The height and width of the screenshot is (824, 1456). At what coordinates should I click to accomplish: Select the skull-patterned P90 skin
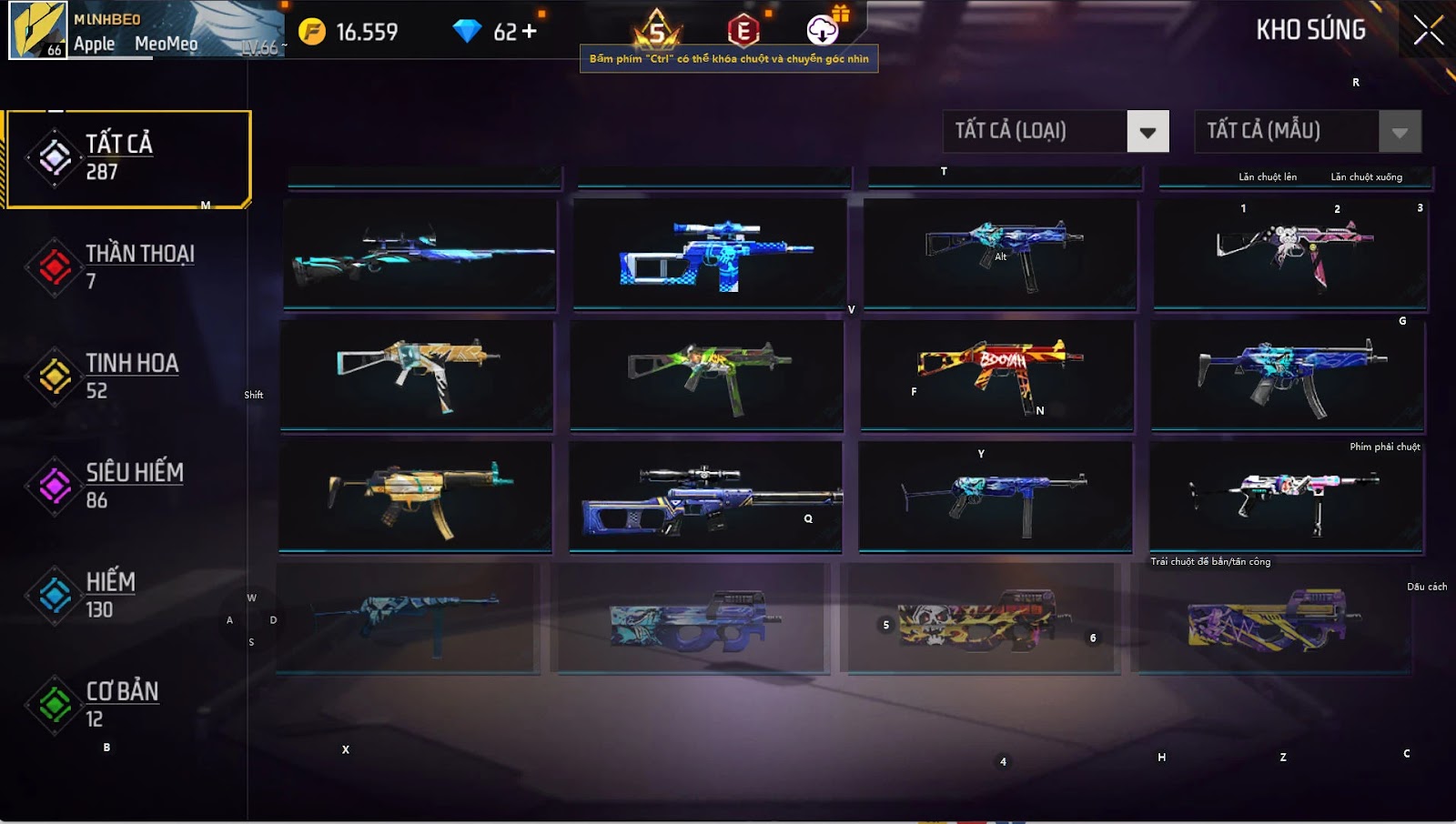[x=979, y=618]
